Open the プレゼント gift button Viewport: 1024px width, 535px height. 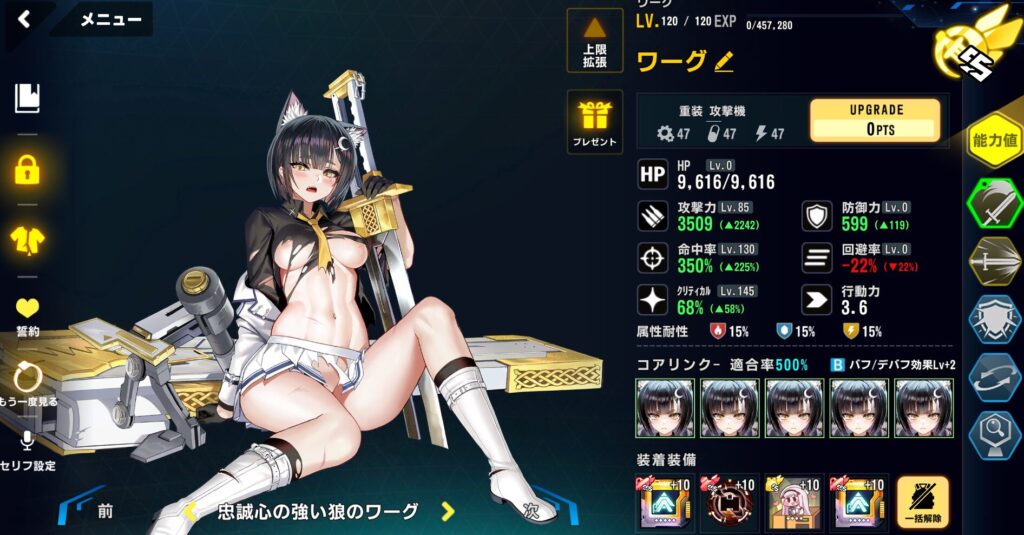[x=594, y=121]
